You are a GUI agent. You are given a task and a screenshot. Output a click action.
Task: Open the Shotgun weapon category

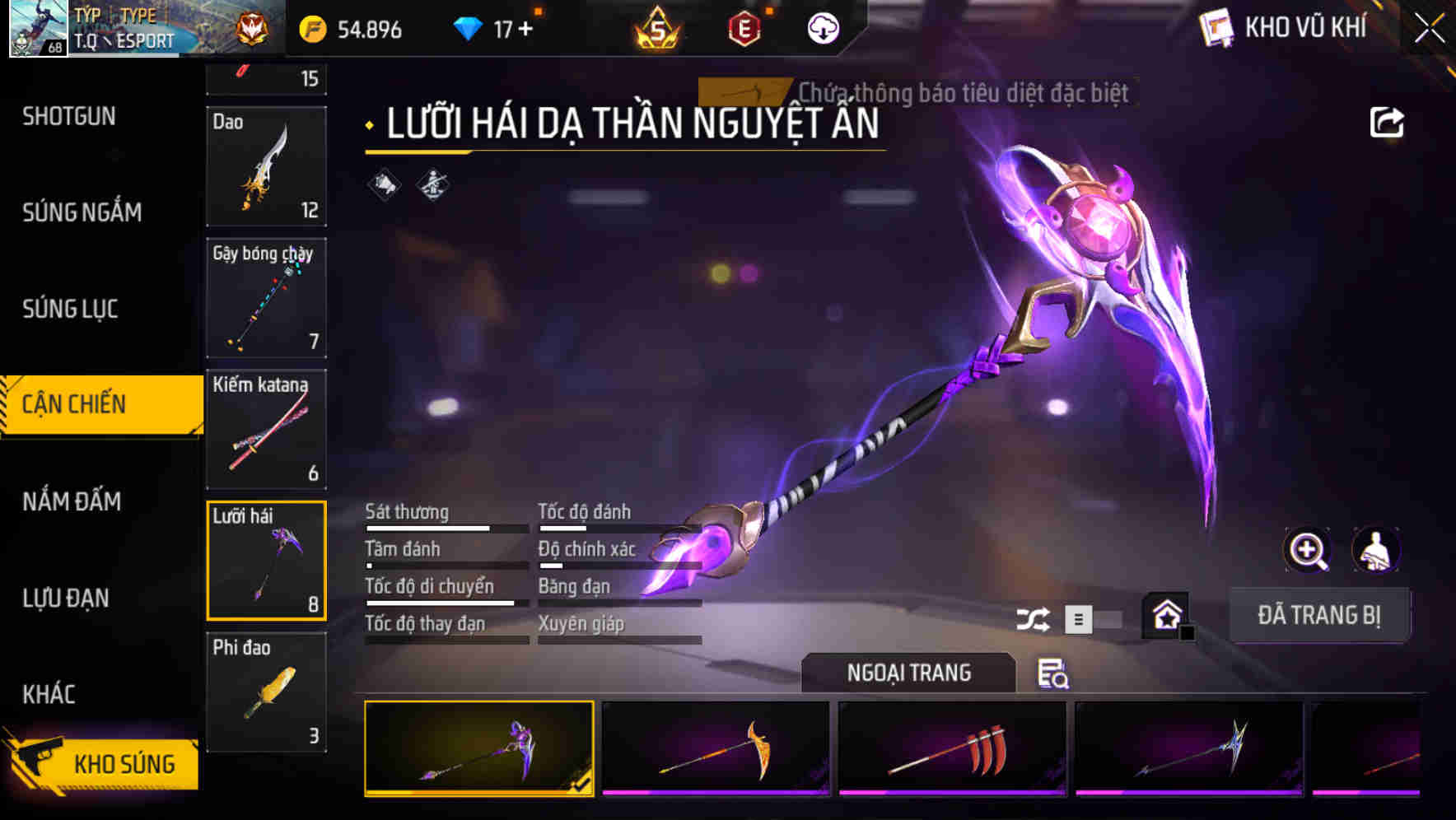[69, 116]
